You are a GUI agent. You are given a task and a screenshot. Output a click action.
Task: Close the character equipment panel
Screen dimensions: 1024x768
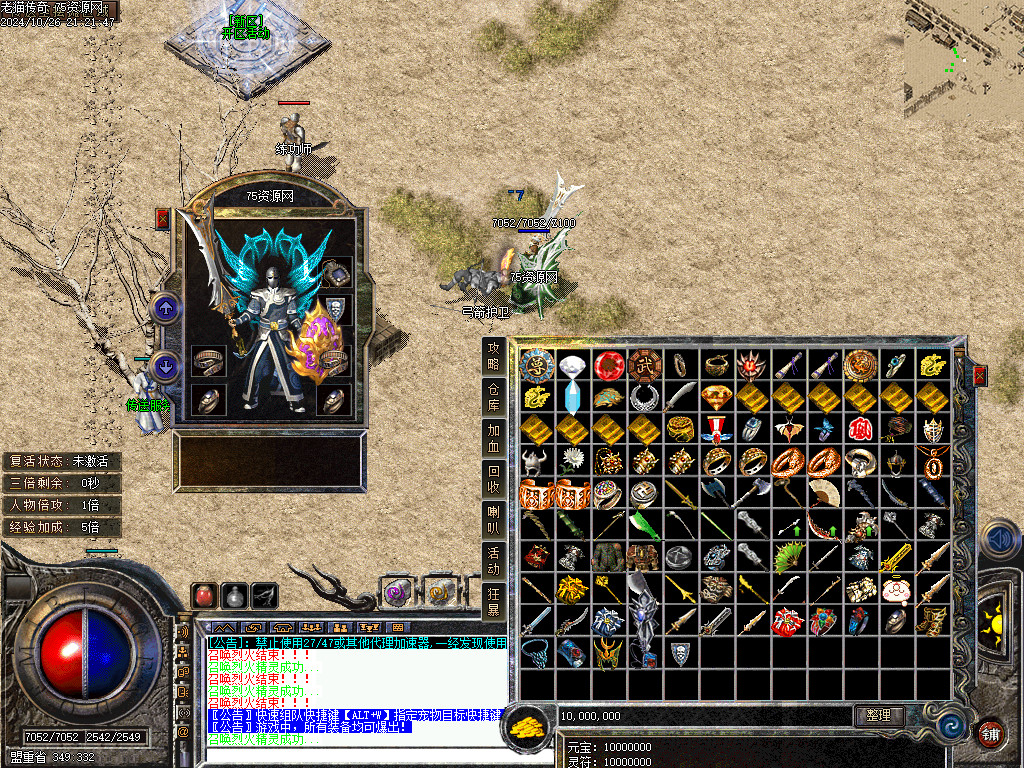(x=163, y=219)
